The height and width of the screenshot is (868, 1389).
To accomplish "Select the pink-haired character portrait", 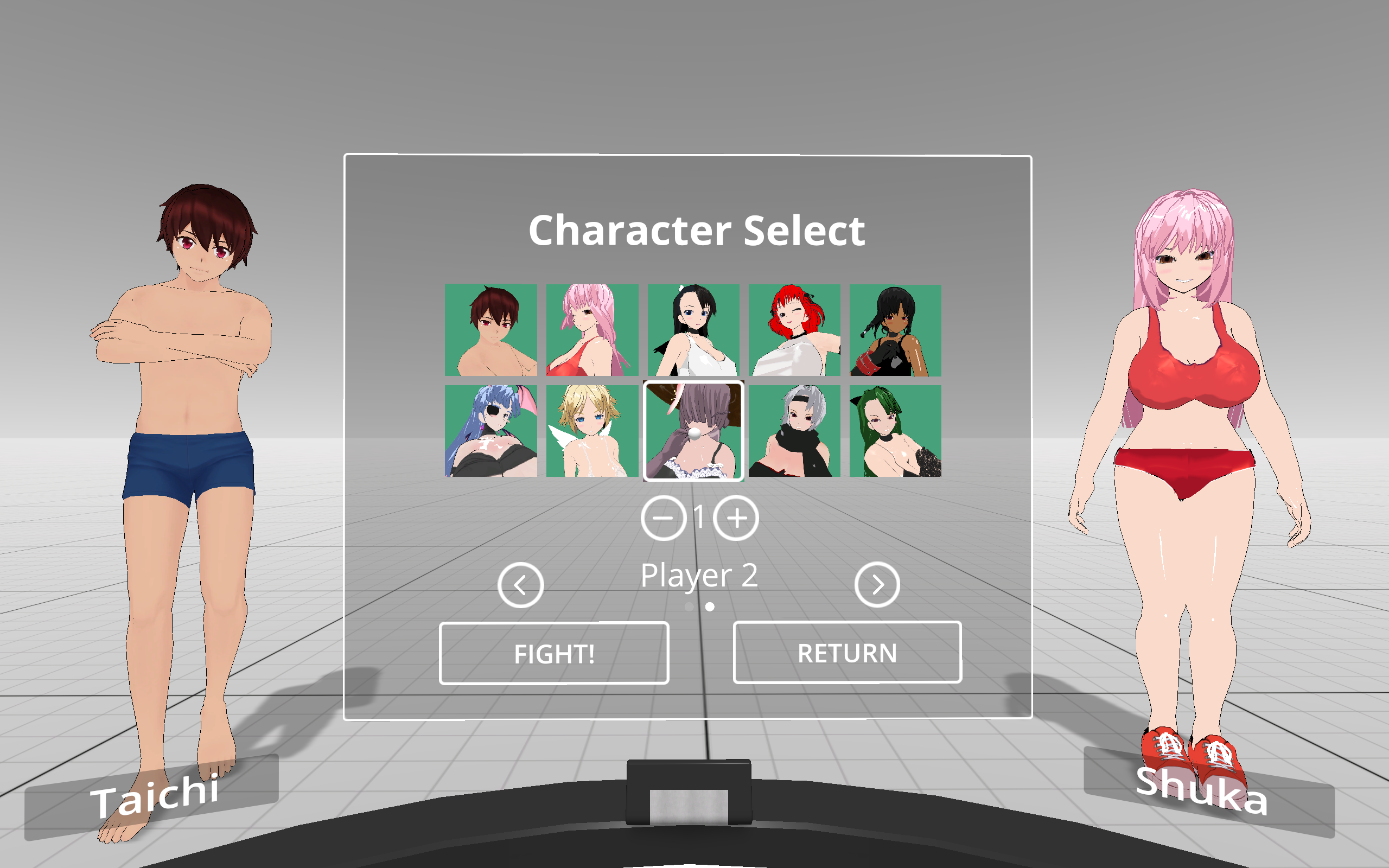I will (591, 330).
